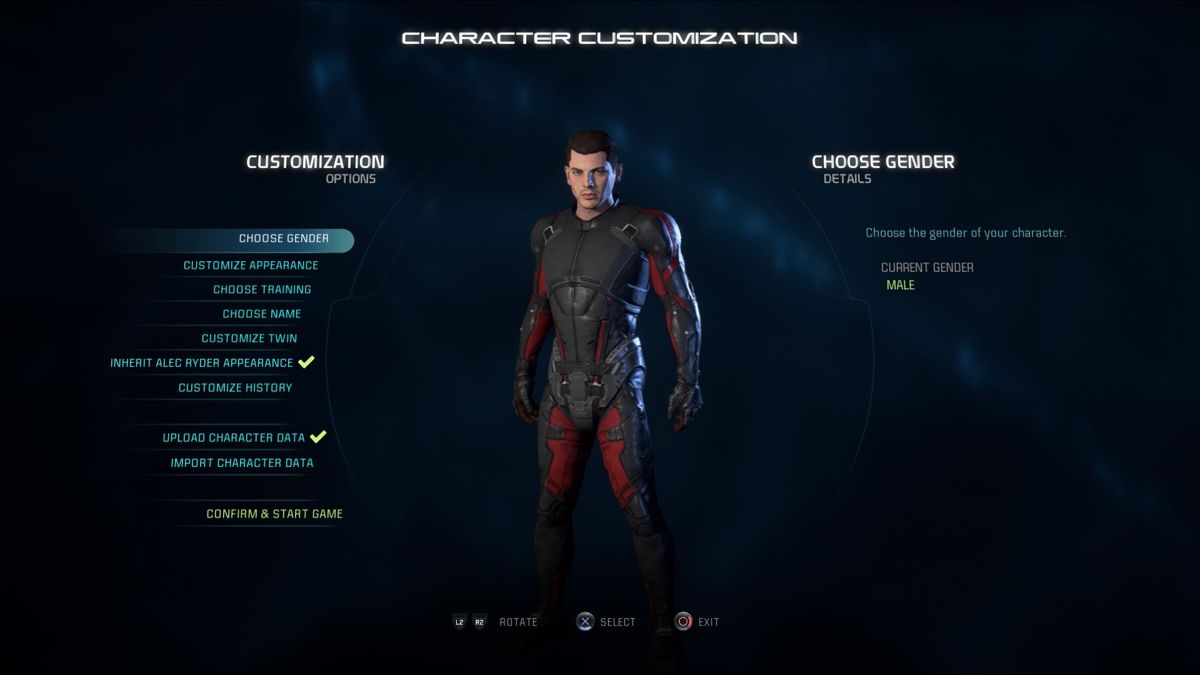
Task: Toggle Upload Character Data
Action: 234,438
